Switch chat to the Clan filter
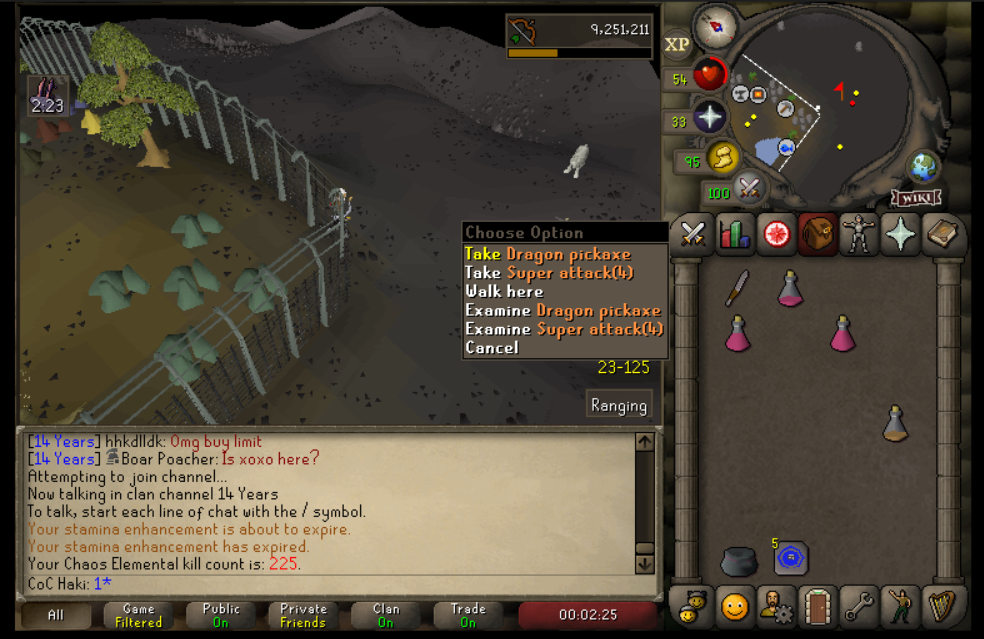 coord(385,615)
